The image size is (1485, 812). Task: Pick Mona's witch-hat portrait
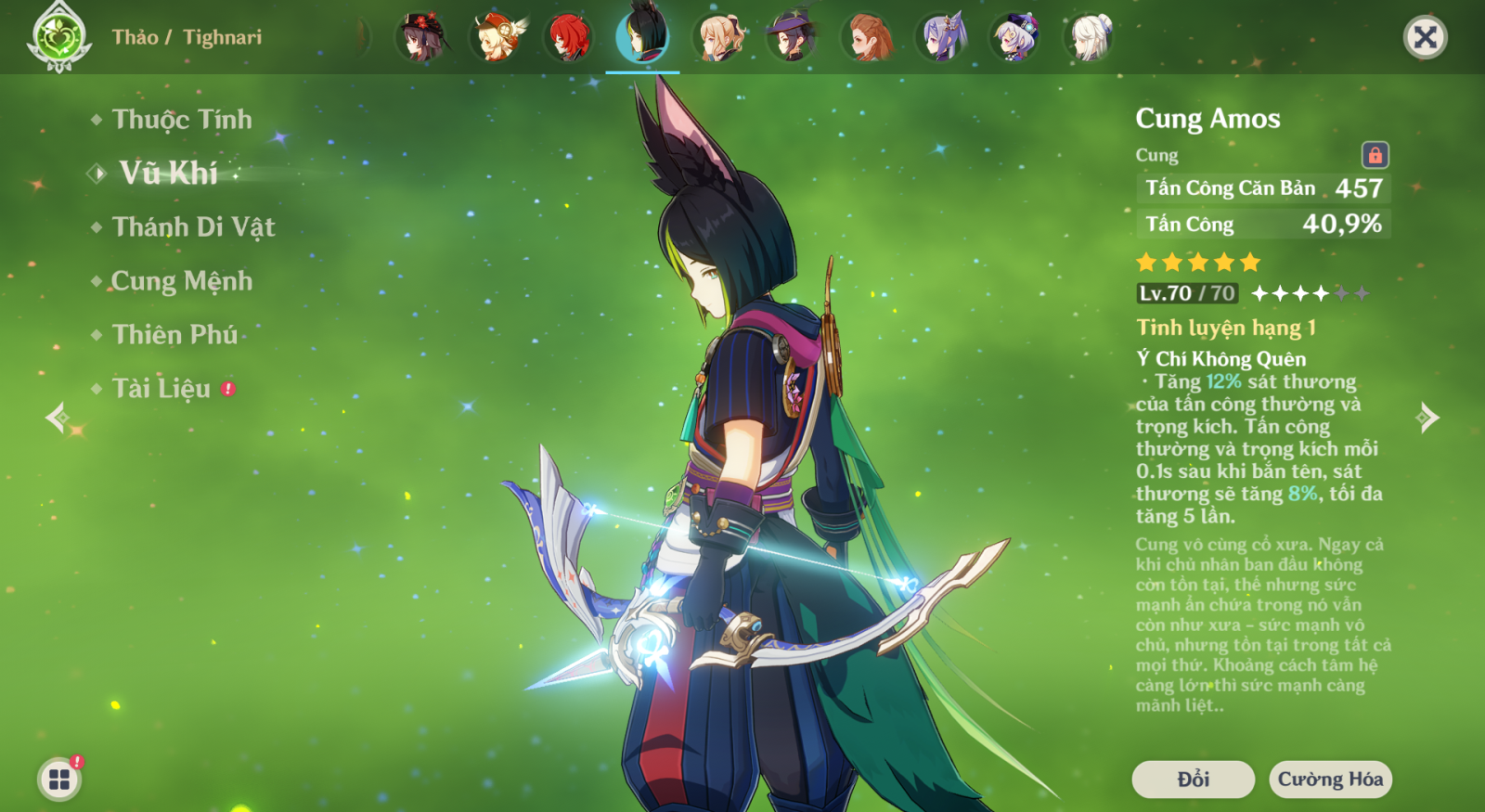coord(792,38)
